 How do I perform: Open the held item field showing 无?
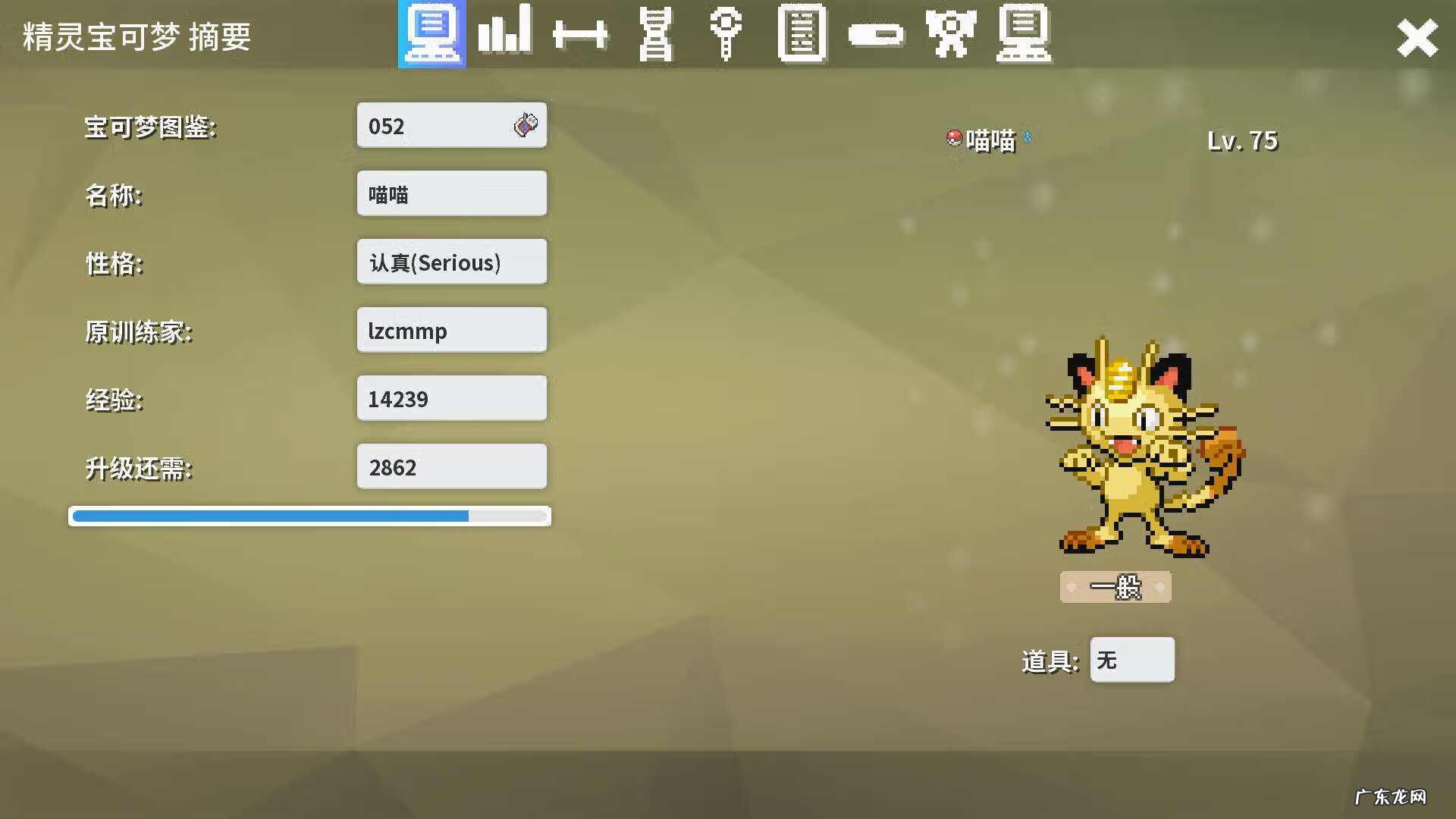[x=1131, y=660]
